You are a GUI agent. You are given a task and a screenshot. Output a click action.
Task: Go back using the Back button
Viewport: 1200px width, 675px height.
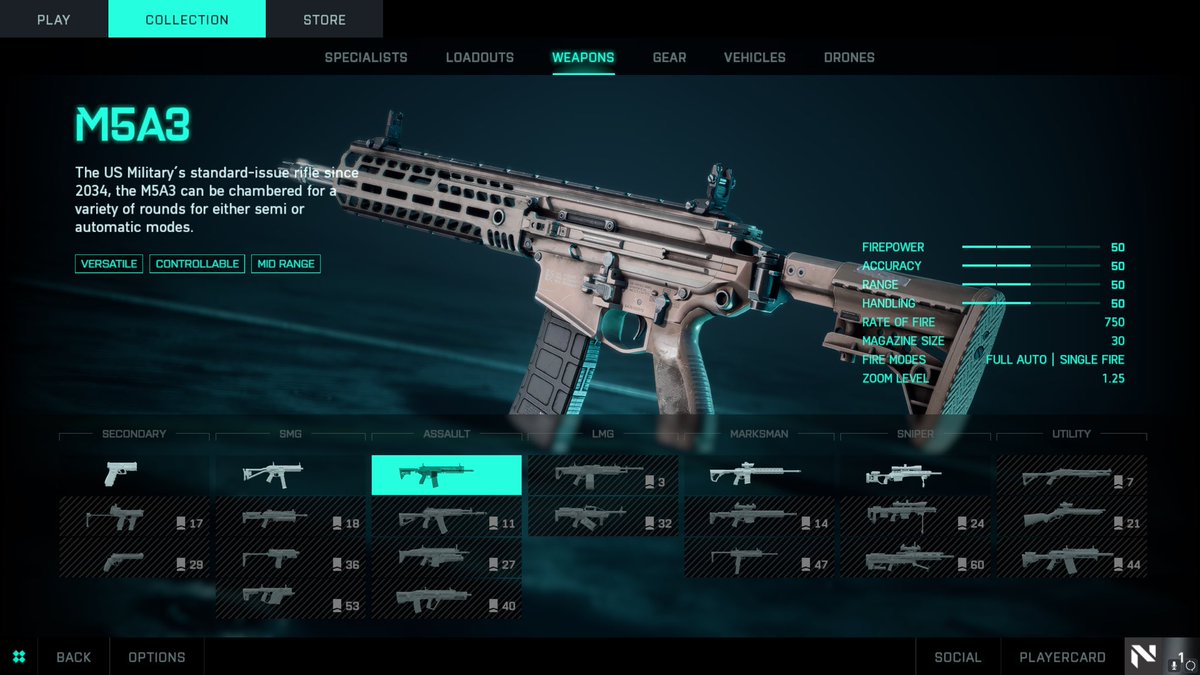73,657
